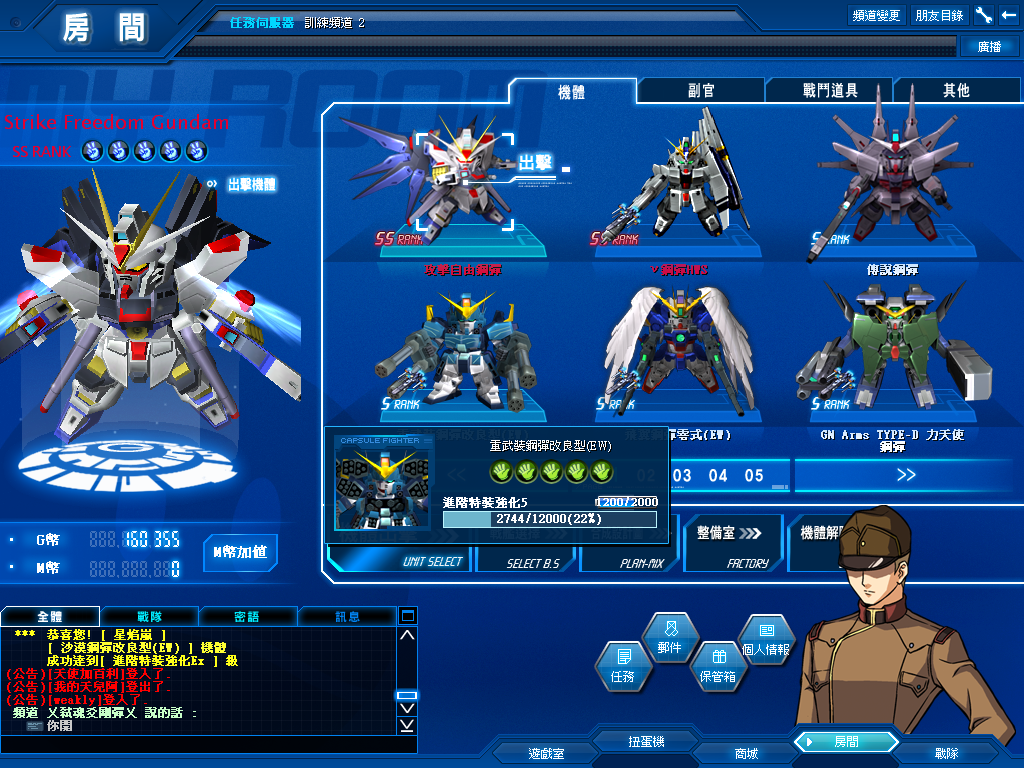Click the 廣播 broadcast button

click(x=989, y=46)
